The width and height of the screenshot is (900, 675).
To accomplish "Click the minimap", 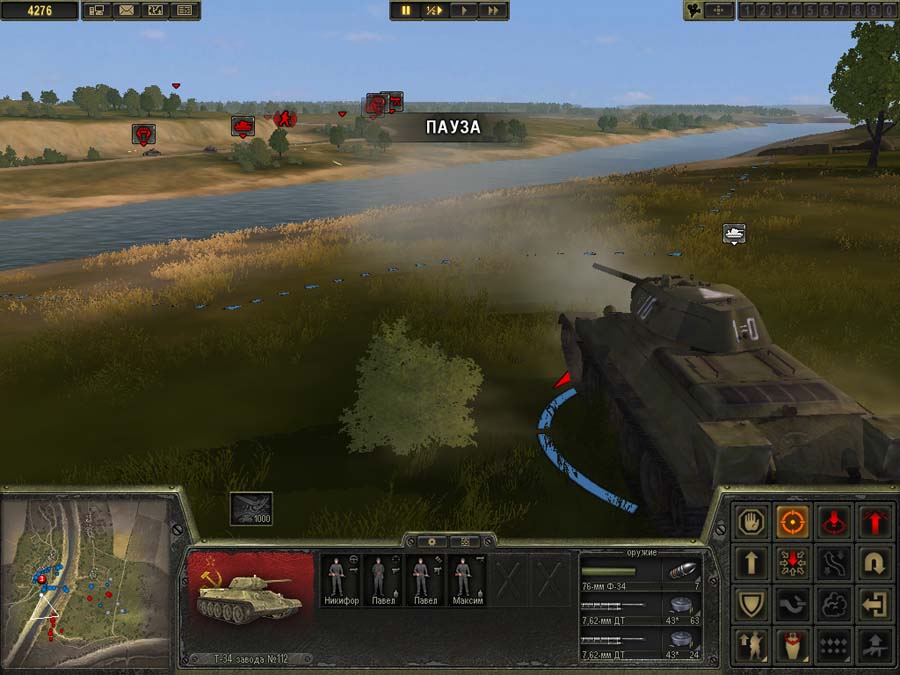I will tap(85, 580).
